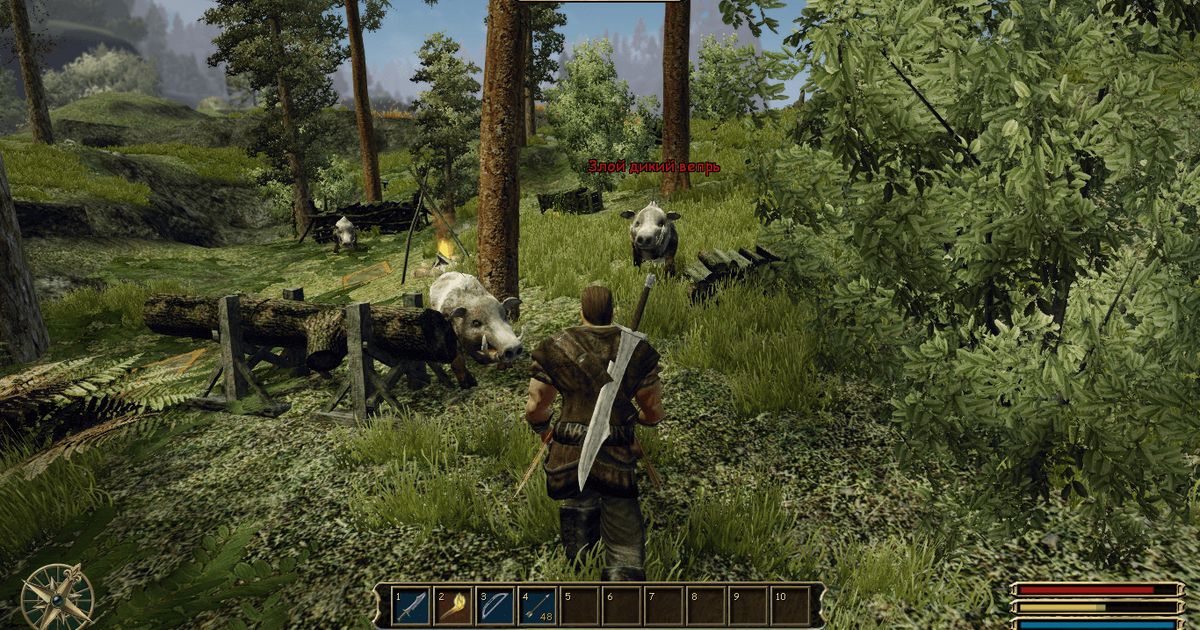The image size is (1200, 630).
Task: Select the sword in hotbar slot 1
Action: pos(411,606)
